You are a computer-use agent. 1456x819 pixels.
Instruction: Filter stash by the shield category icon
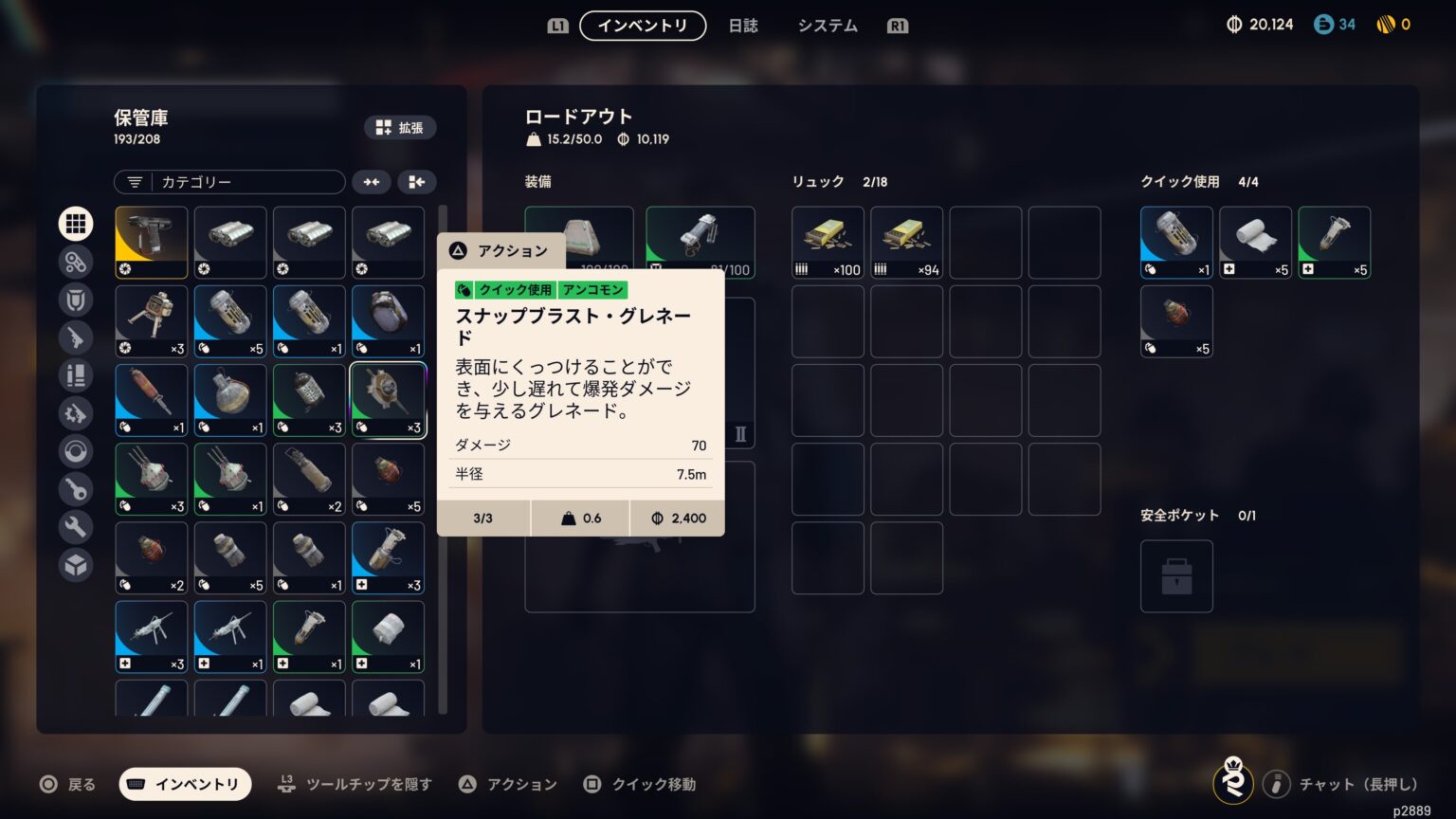[x=76, y=300]
